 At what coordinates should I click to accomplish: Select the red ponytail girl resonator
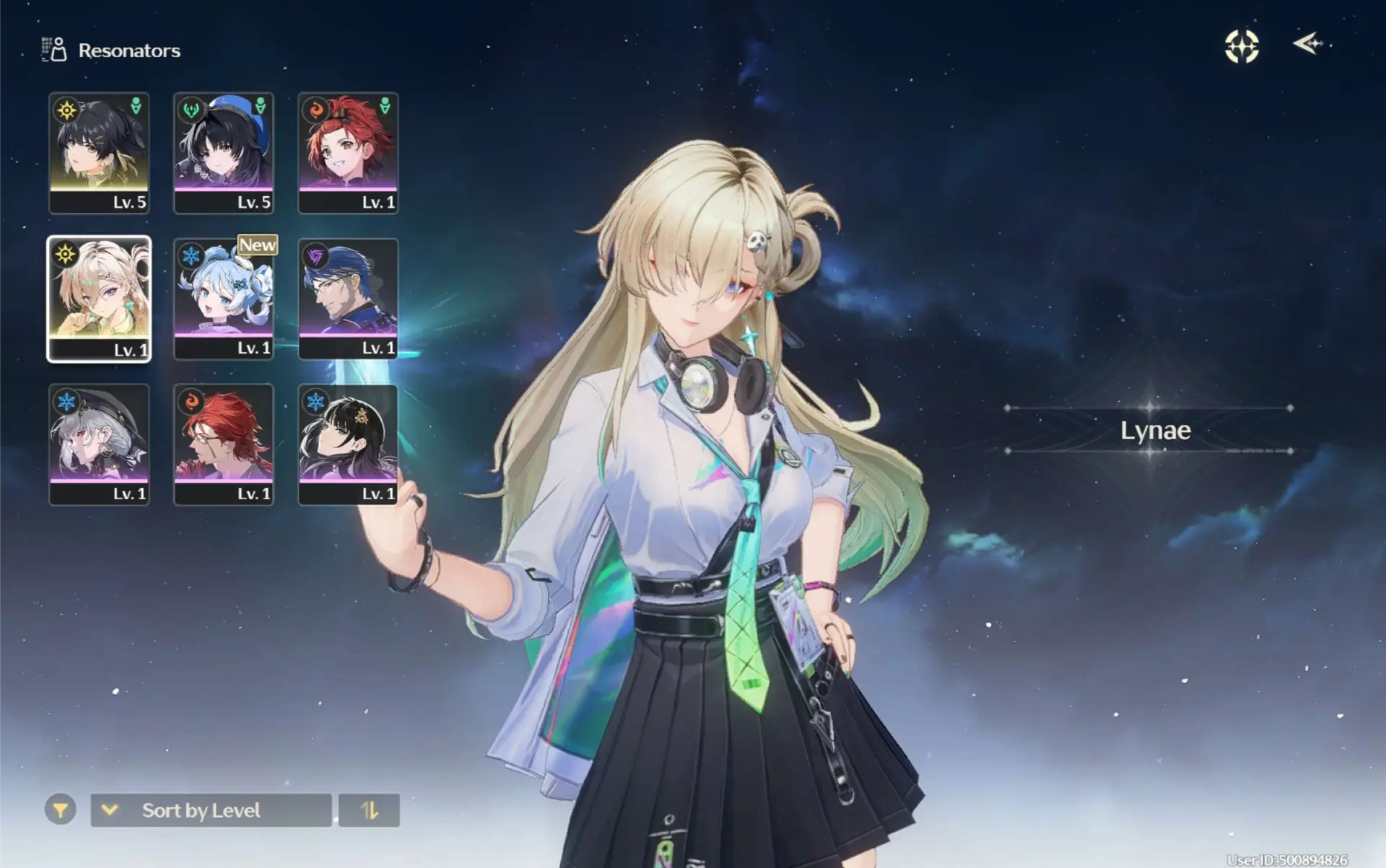coord(348,152)
